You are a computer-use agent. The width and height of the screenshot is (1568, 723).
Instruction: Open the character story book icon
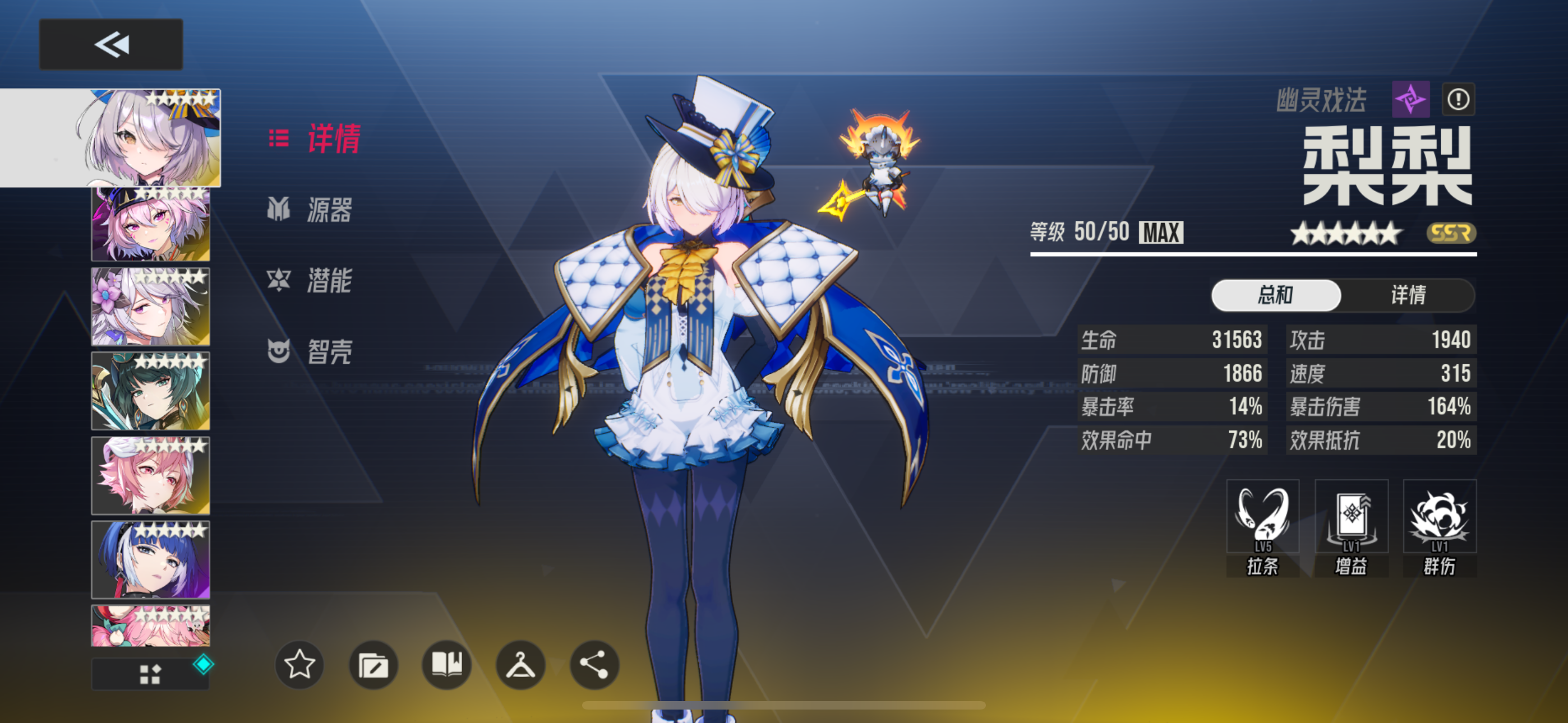point(447,666)
